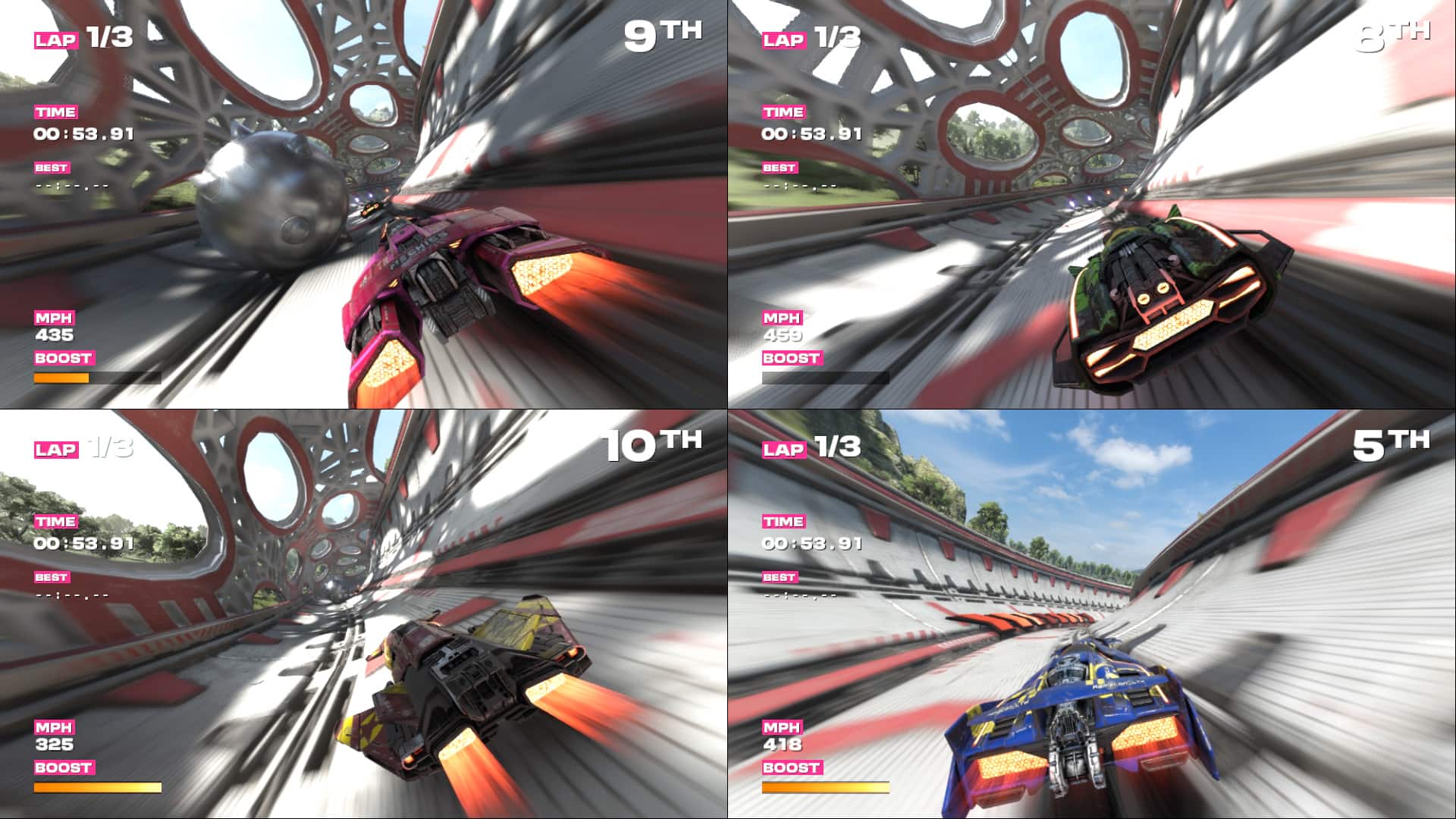
Task: Click the BEST label in the top-right screen
Action: click(780, 167)
